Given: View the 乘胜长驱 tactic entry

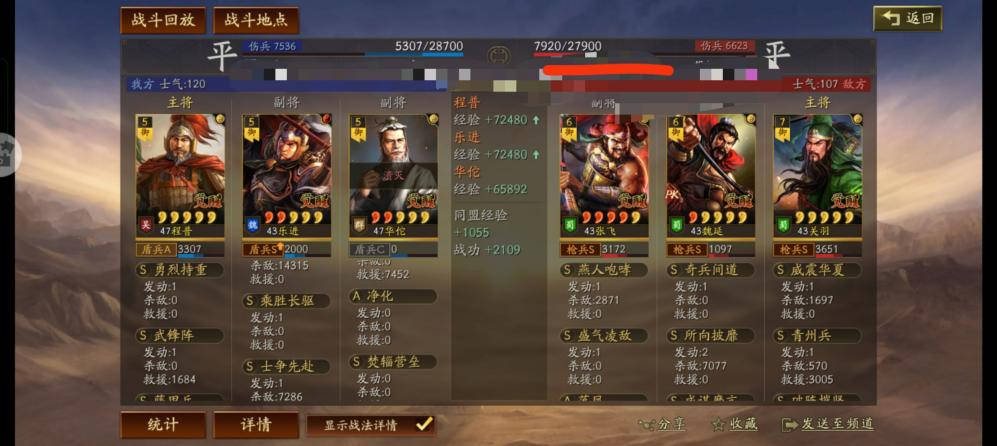Looking at the screenshot, I should [x=287, y=300].
